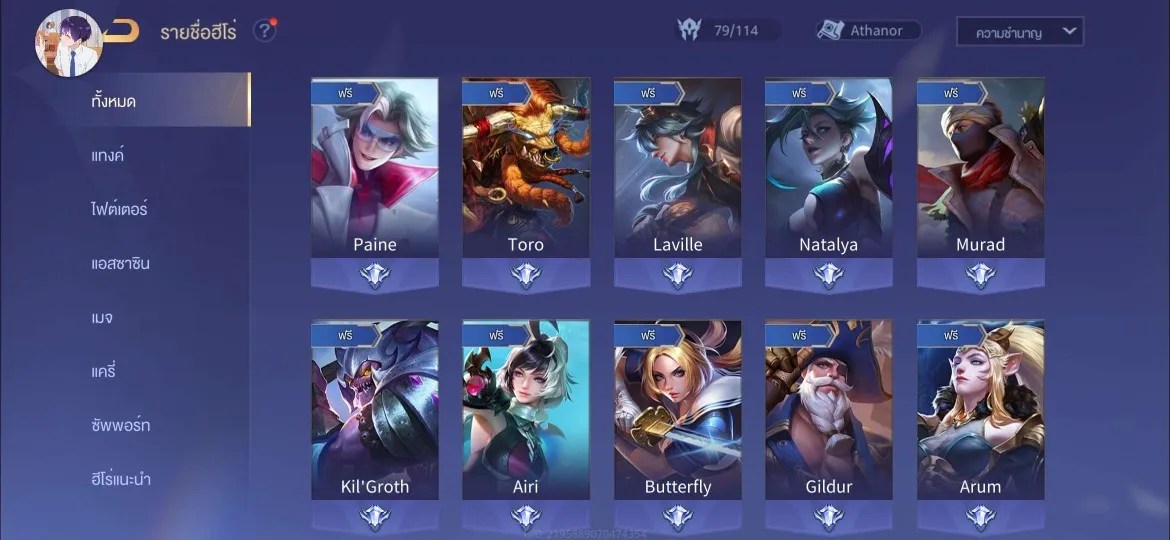1170x540 pixels.
Task: Open the hero list help question mark
Action: pos(264,31)
